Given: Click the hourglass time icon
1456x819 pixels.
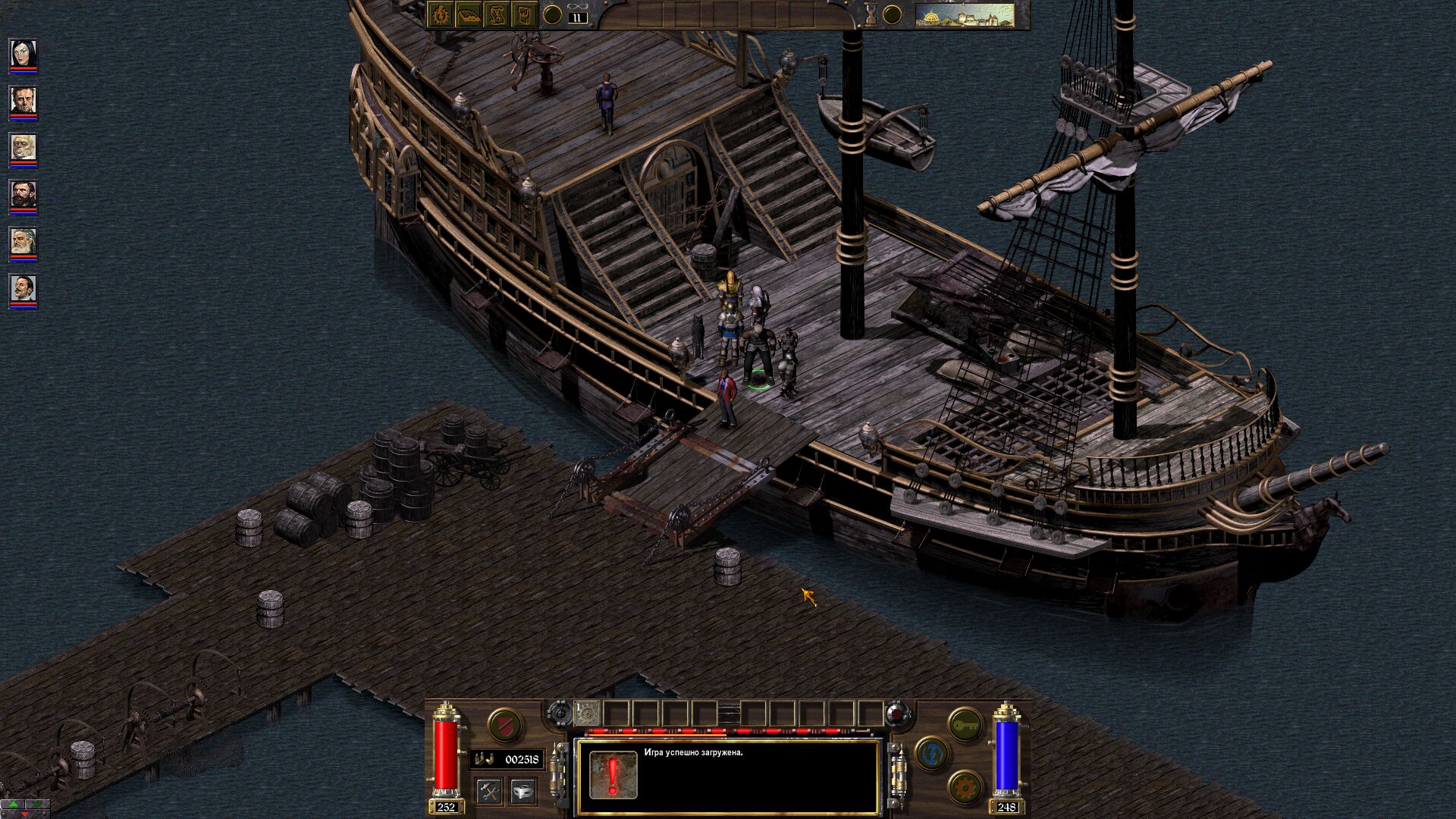Looking at the screenshot, I should (x=871, y=15).
